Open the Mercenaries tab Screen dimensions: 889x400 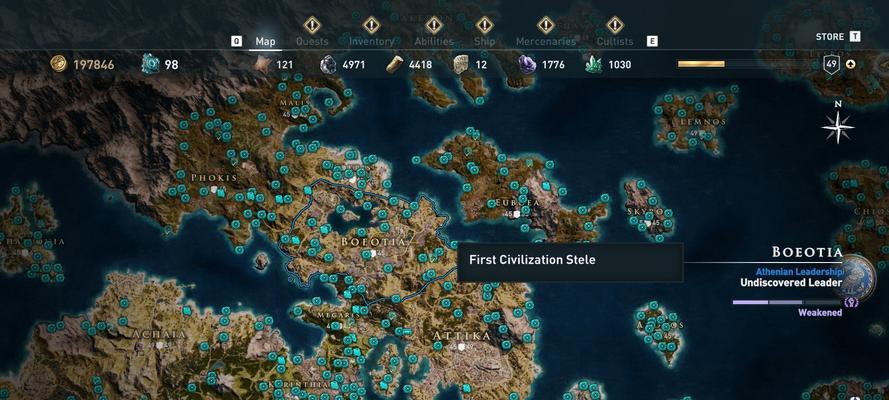click(x=545, y=41)
